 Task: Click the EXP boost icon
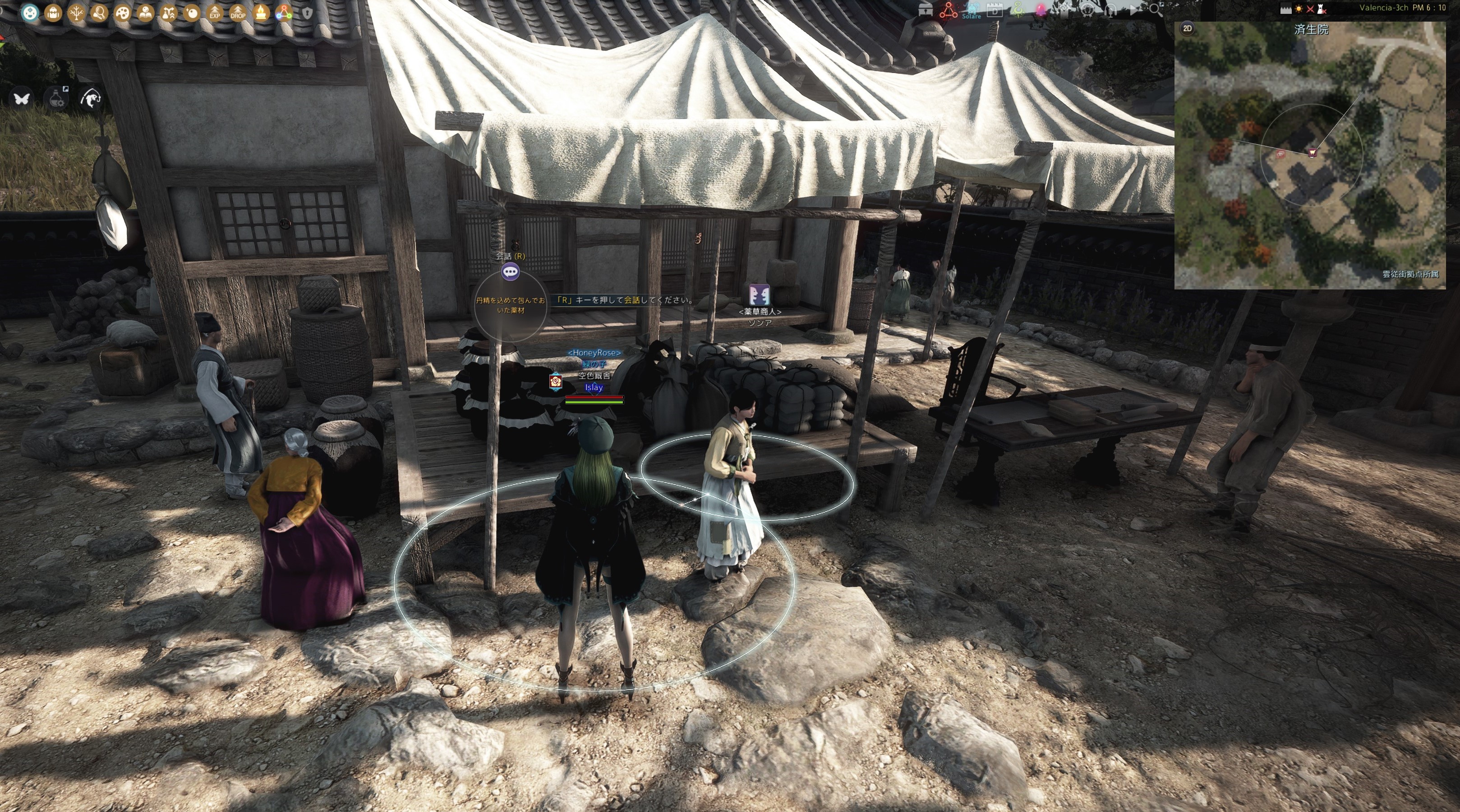[214, 13]
